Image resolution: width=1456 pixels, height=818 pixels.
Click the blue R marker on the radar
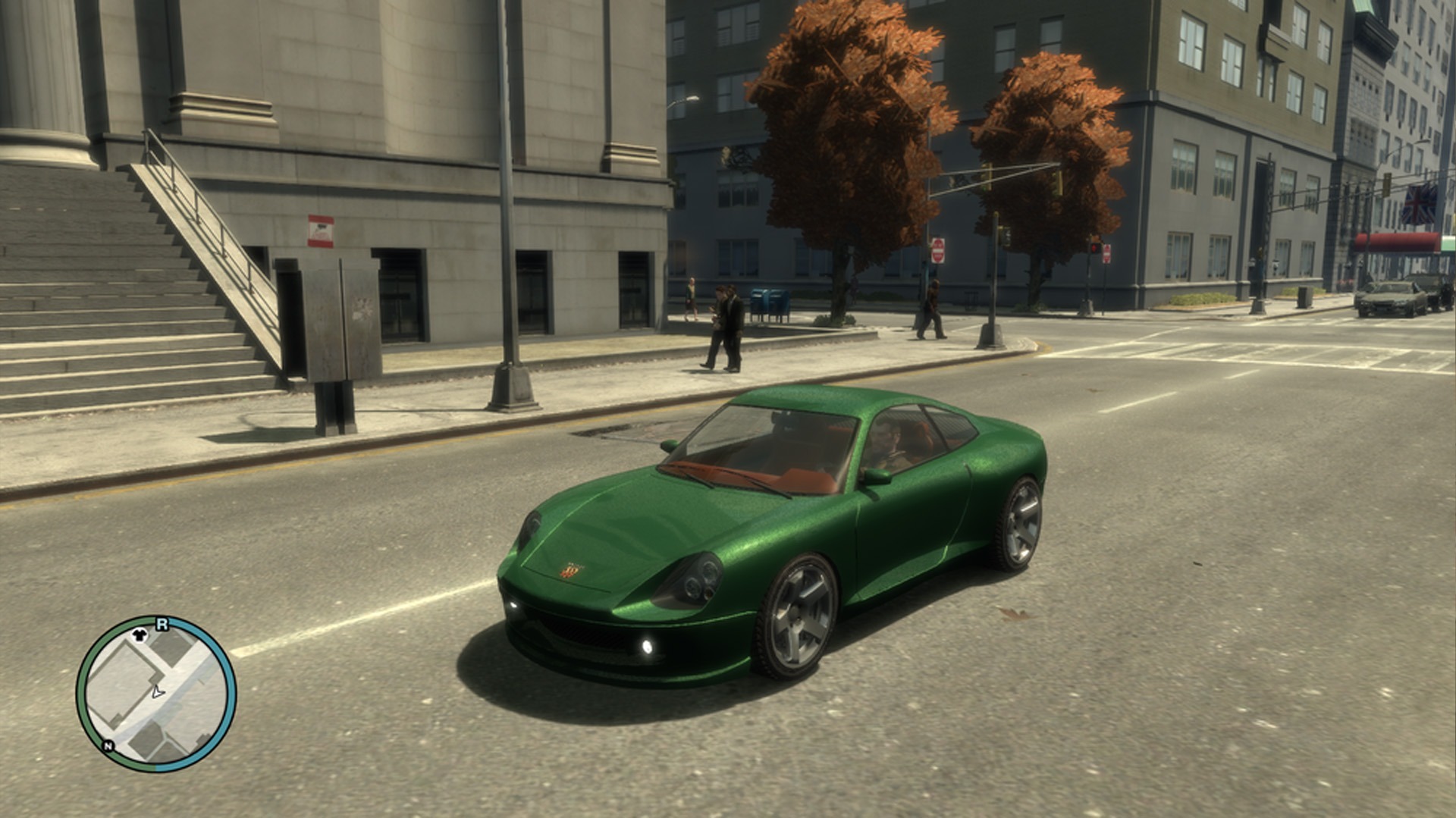[x=161, y=625]
